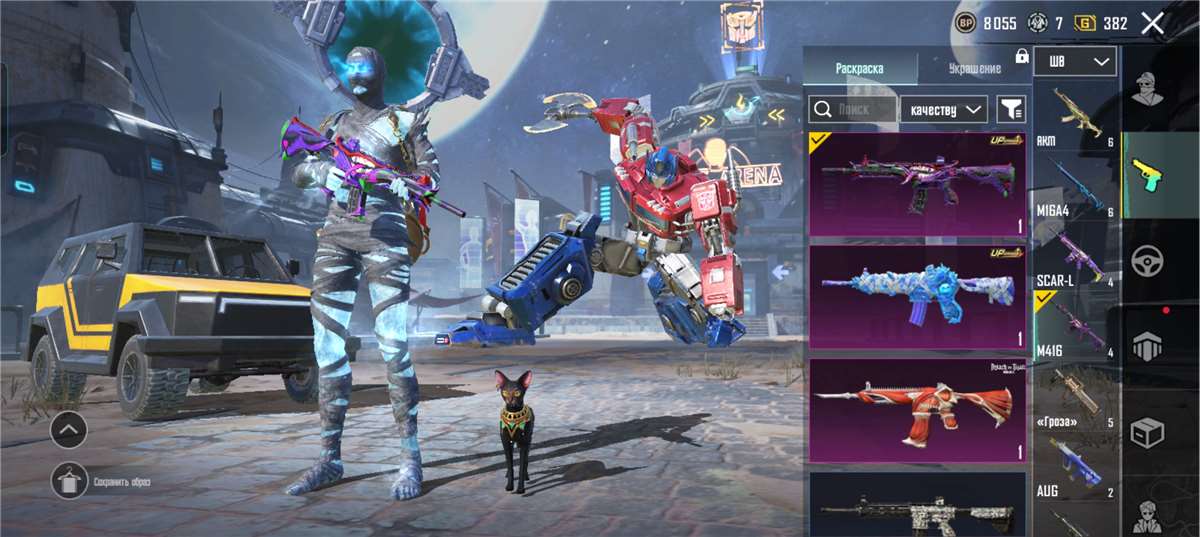Viewport: 1200px width, 537px height.
Task: Select «Гроза» in the weapon list
Action: [x=1074, y=400]
